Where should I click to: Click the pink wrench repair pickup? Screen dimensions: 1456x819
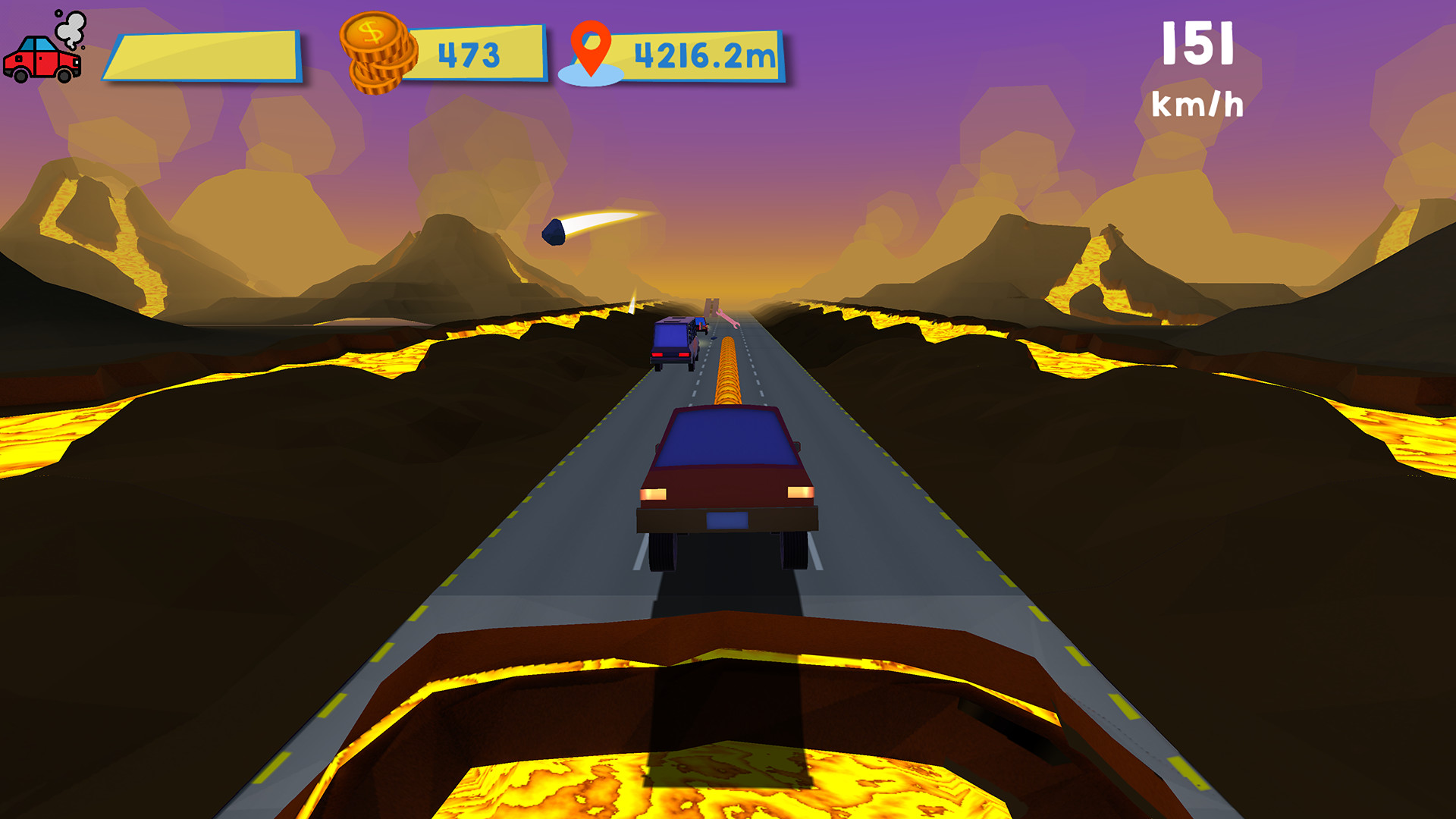729,318
